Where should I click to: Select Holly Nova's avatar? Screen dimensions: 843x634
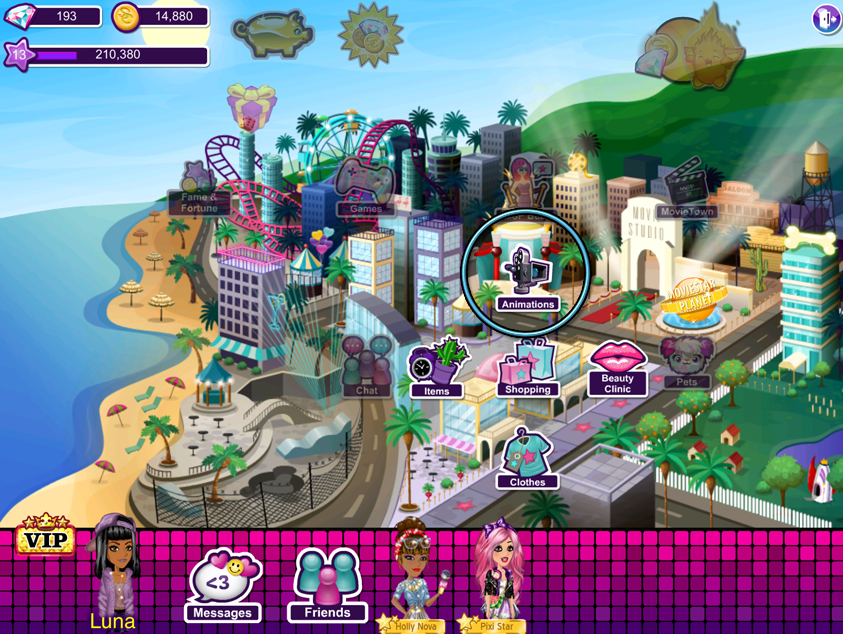point(413,575)
